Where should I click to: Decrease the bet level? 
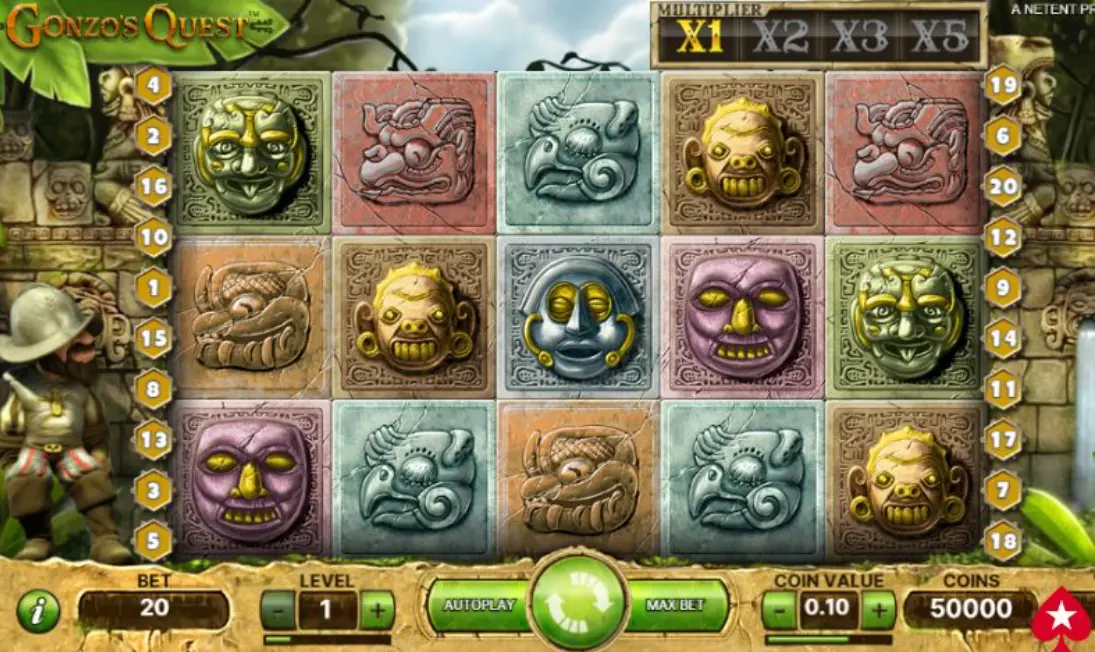tap(278, 609)
